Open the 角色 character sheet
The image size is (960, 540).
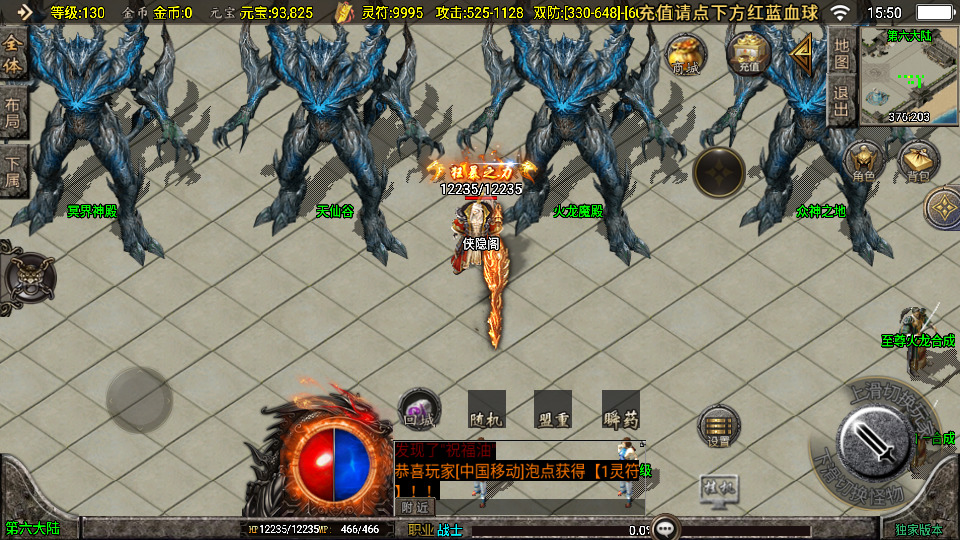864,163
